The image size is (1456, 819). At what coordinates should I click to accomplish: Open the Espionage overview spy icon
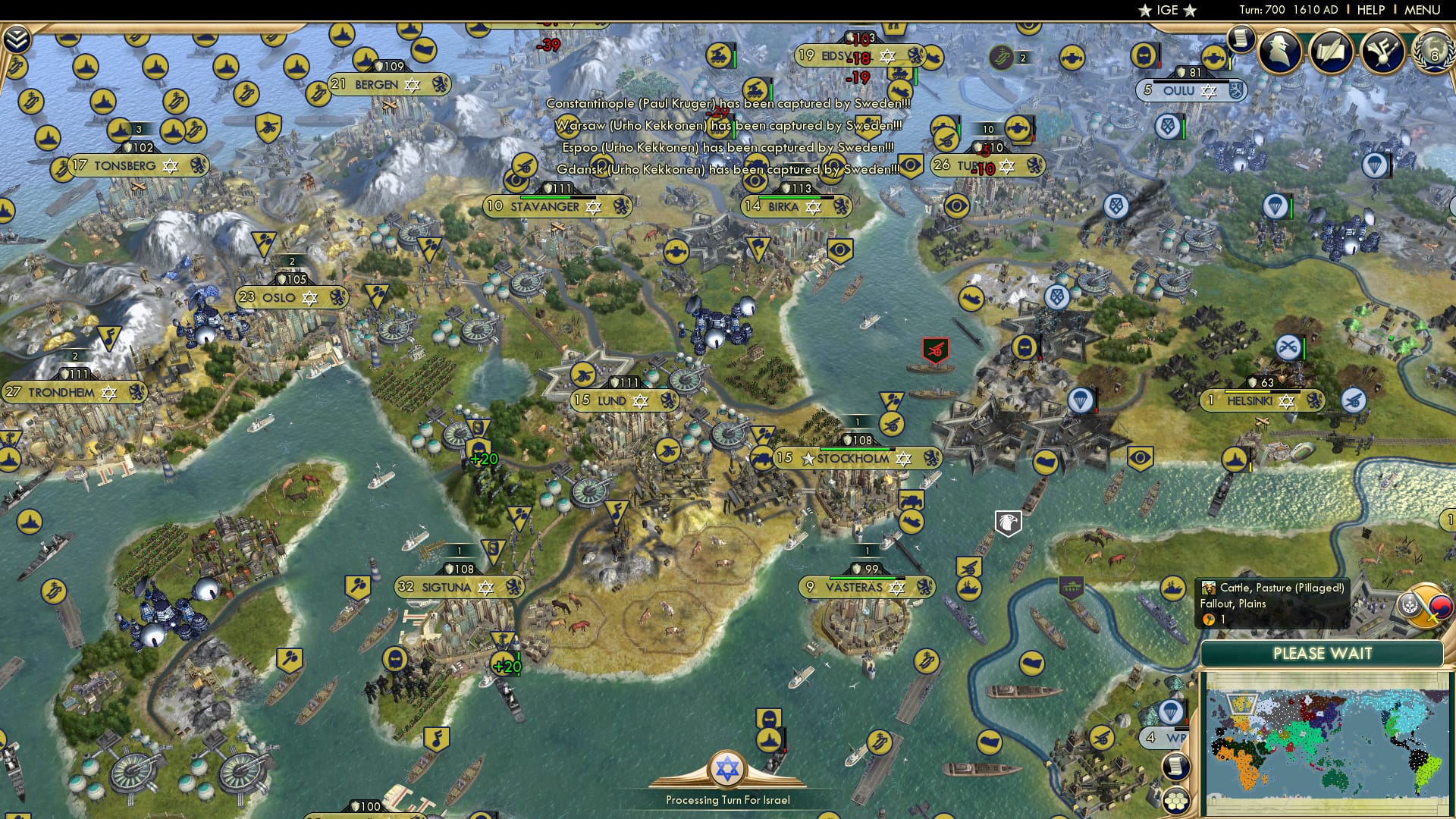pyautogui.click(x=1280, y=52)
